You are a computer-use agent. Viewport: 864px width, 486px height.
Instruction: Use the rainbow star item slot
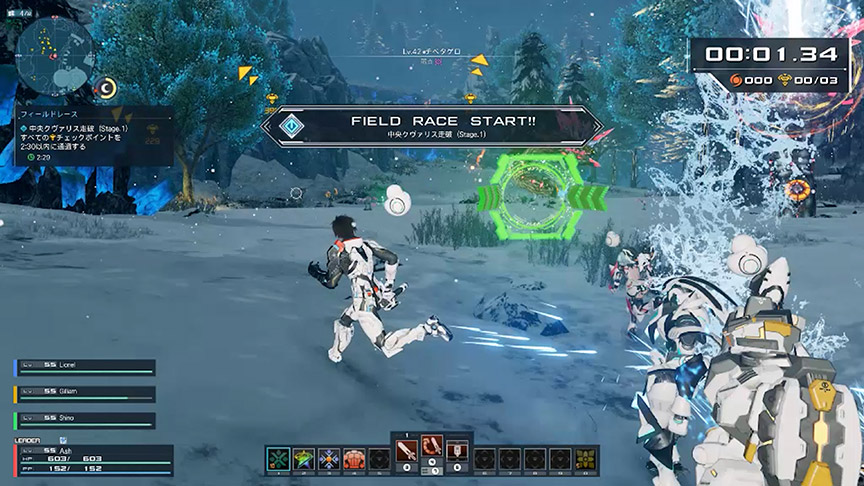coord(304,459)
